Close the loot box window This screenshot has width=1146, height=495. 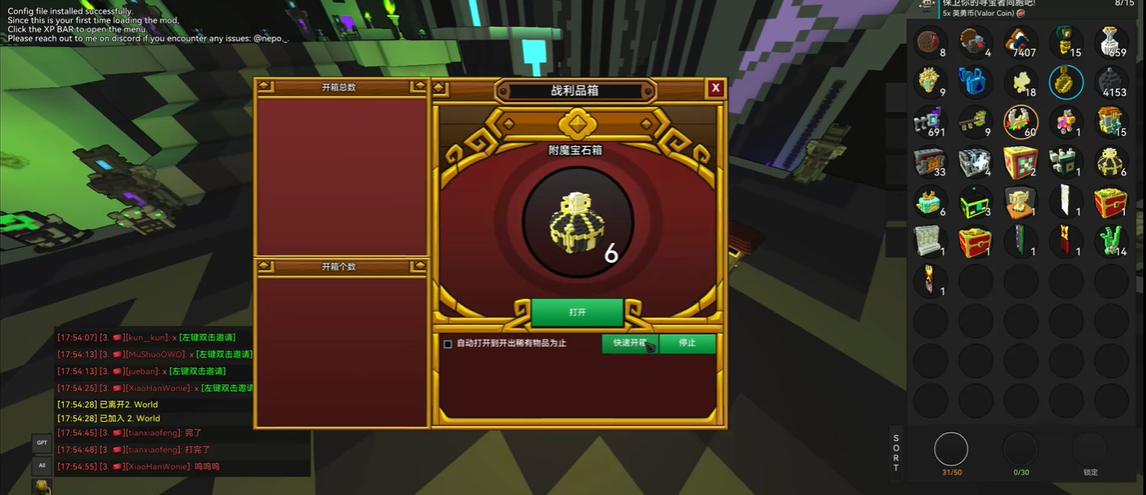715,89
